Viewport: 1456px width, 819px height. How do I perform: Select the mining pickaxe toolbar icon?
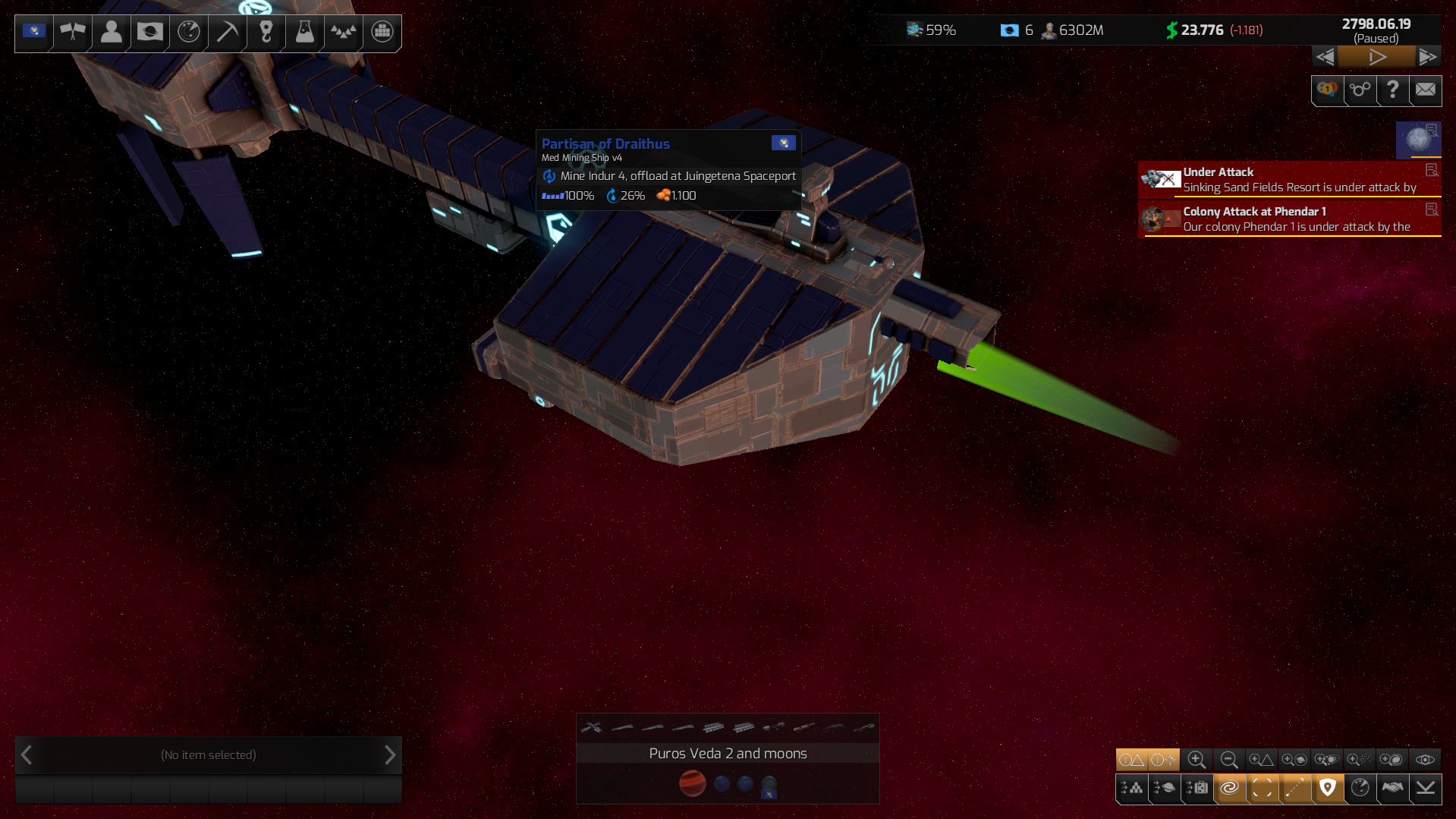click(x=225, y=33)
